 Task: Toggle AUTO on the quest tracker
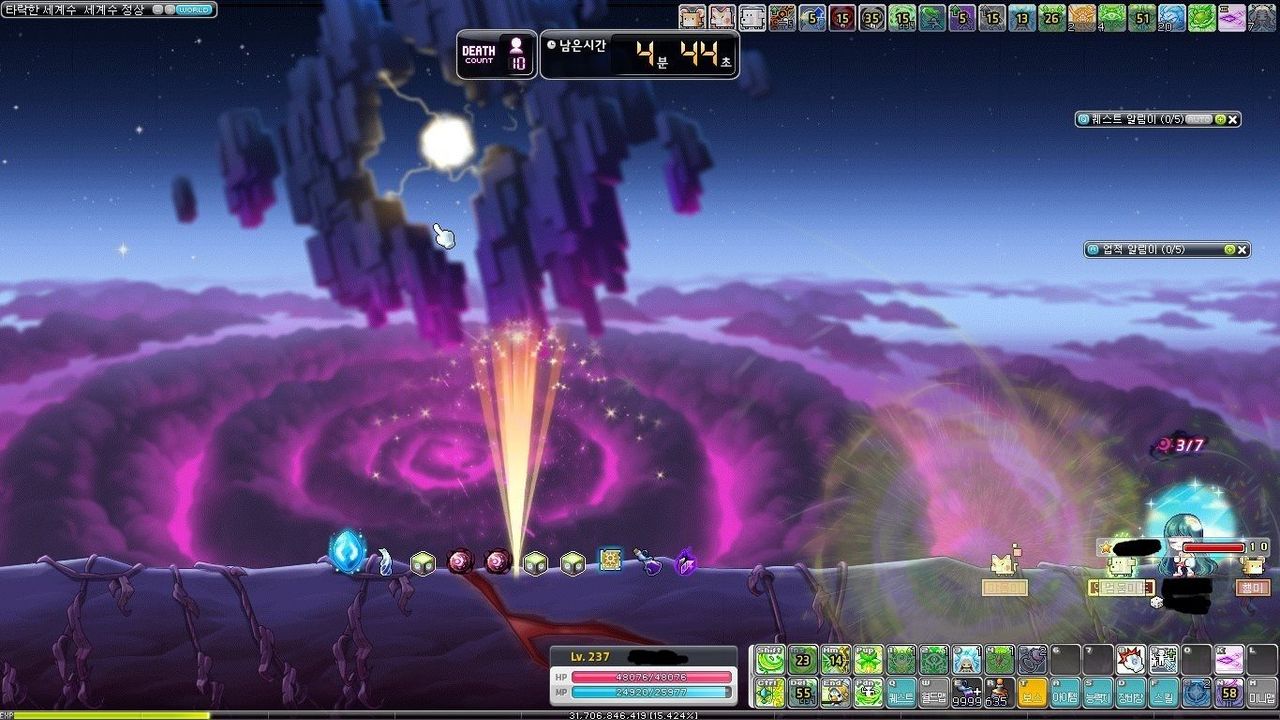1198,119
